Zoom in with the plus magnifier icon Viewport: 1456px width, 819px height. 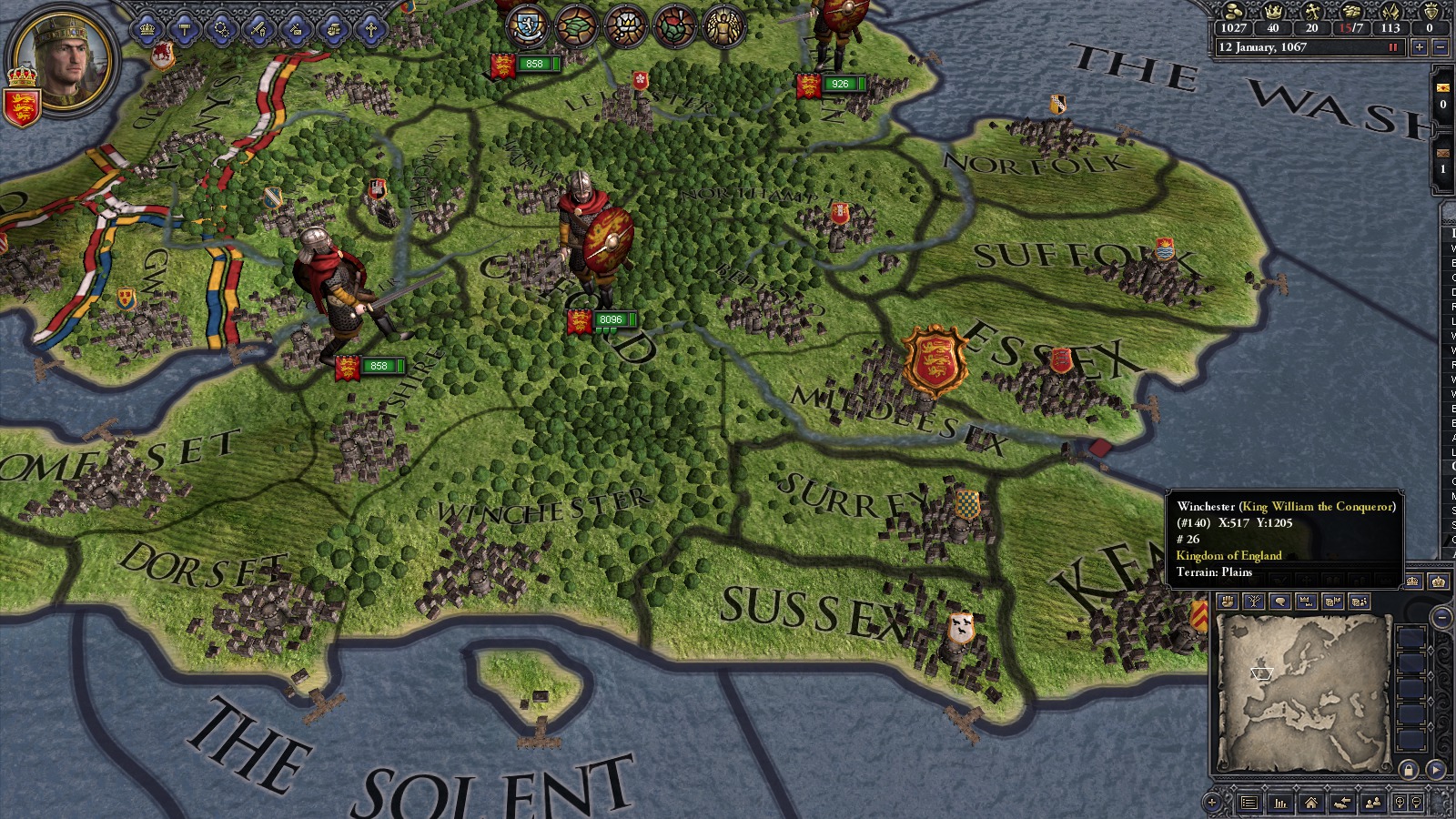(x=1399, y=803)
